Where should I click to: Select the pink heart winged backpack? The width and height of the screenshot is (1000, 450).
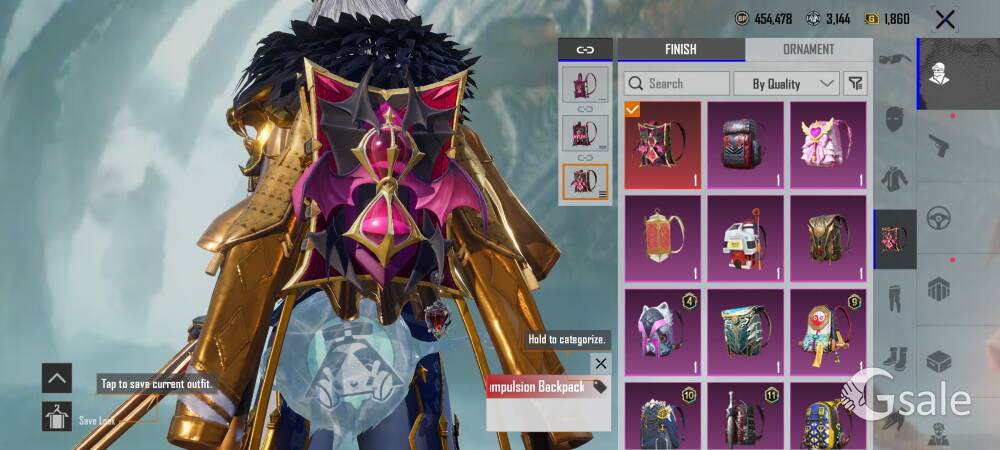pos(828,145)
